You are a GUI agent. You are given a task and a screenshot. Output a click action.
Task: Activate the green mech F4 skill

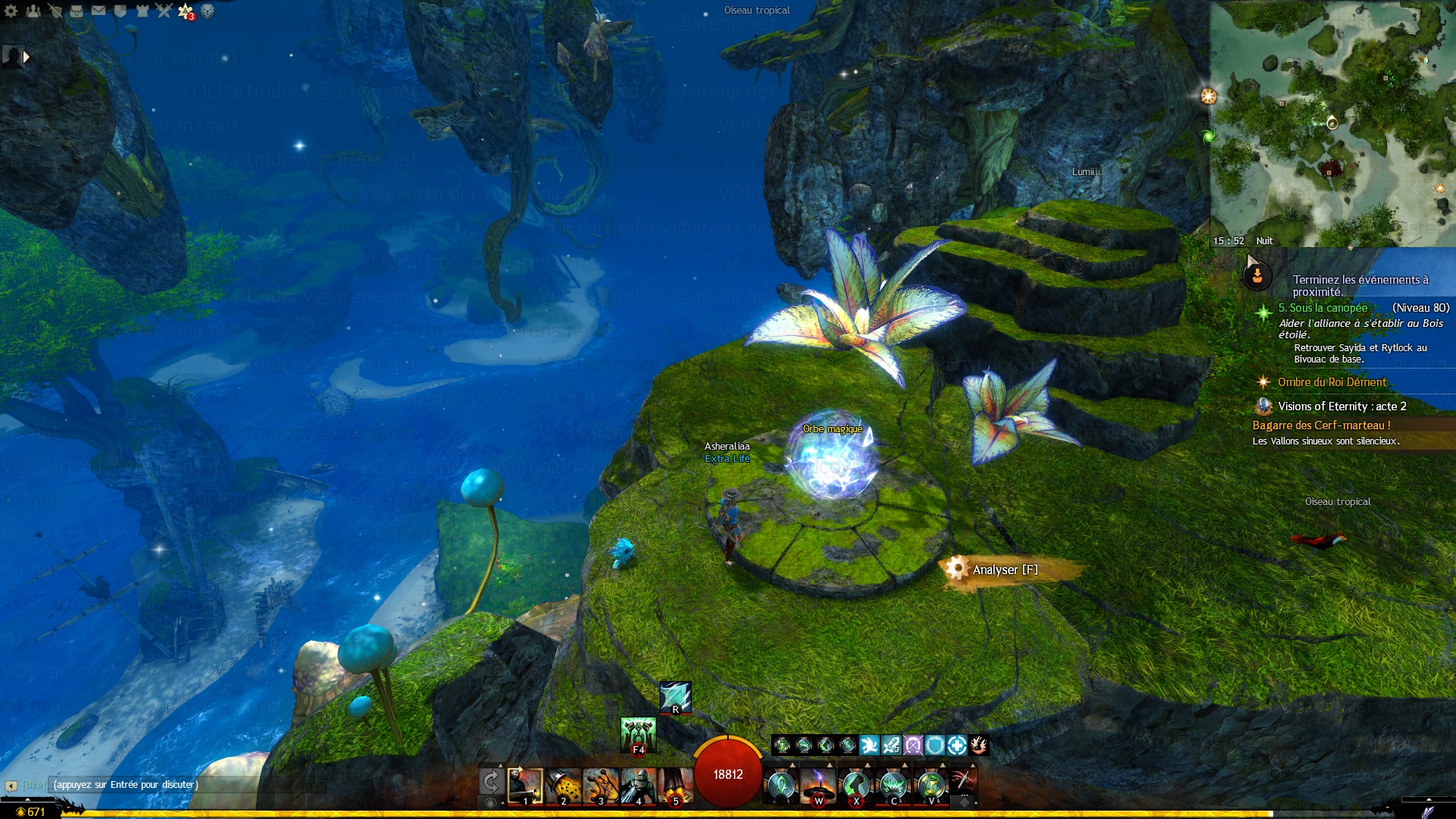638,734
